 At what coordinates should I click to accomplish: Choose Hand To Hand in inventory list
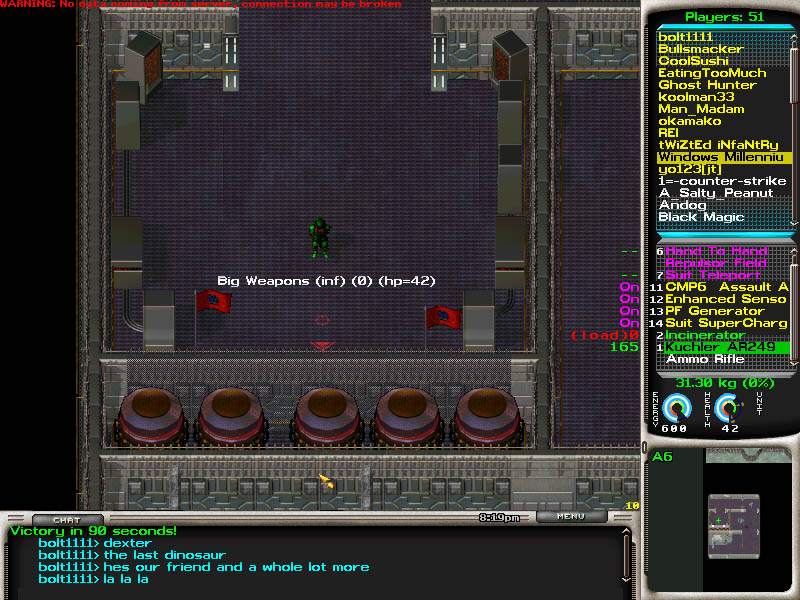(x=716, y=251)
